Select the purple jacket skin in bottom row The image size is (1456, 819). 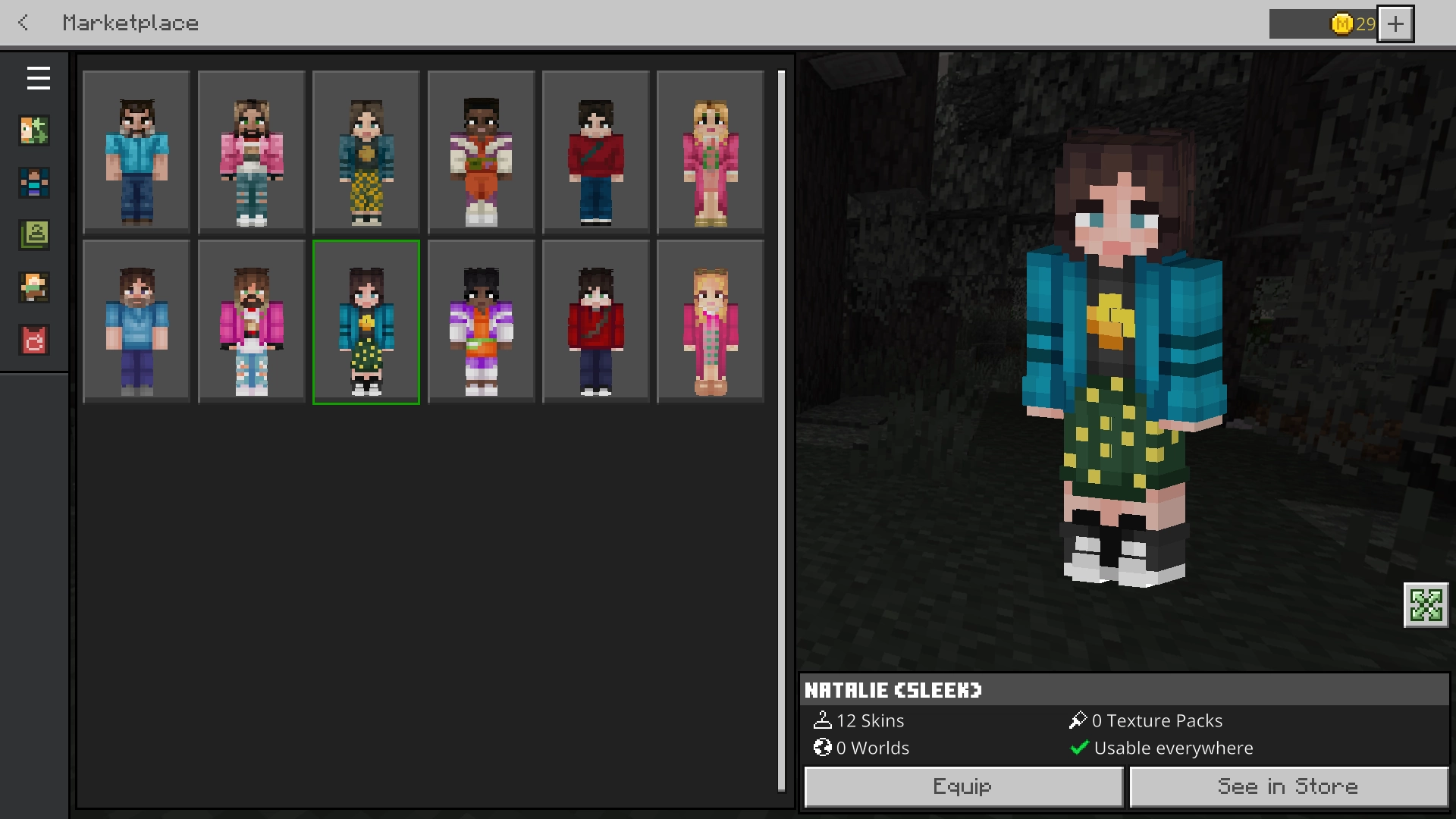pos(481,321)
